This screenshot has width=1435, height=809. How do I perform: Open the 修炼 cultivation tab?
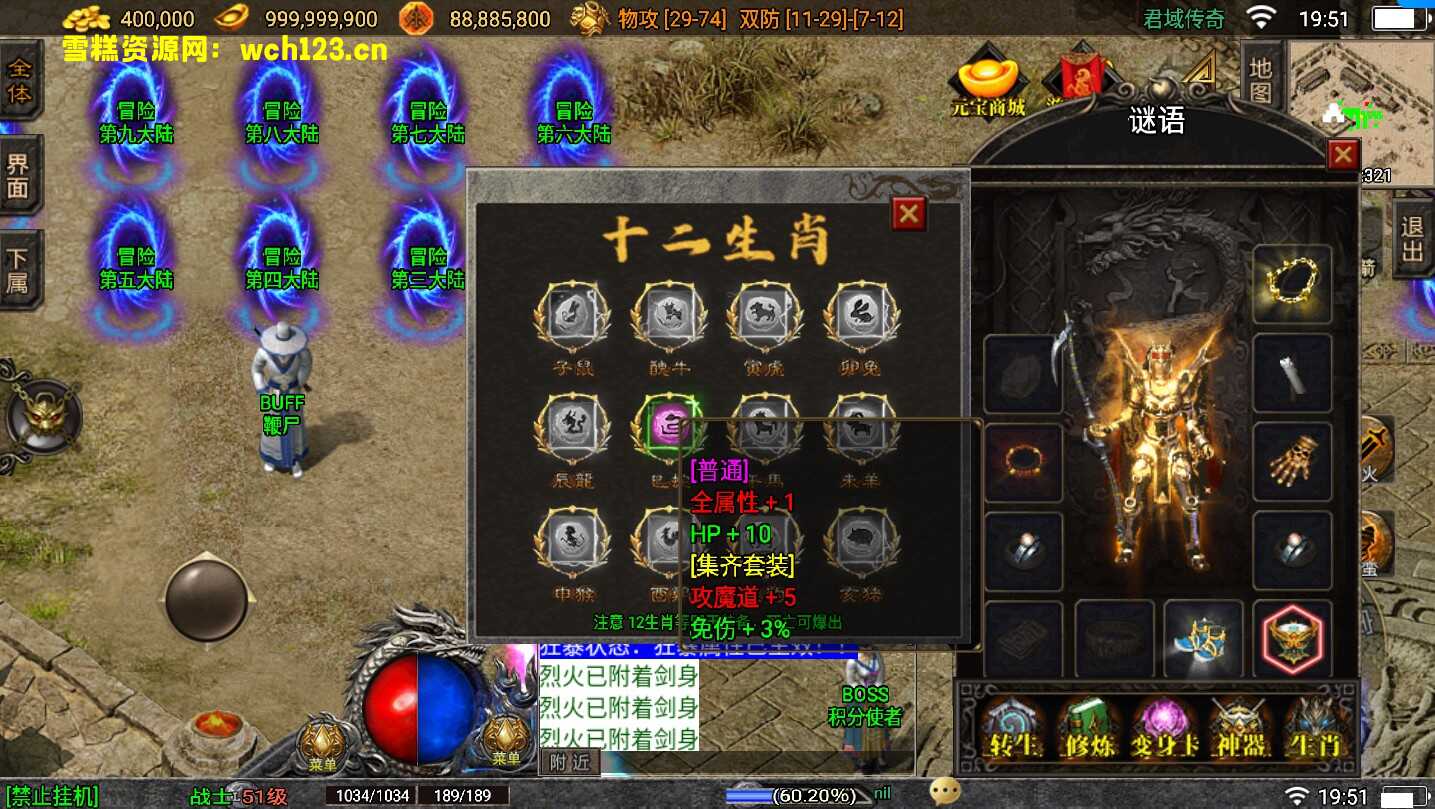tap(1087, 727)
